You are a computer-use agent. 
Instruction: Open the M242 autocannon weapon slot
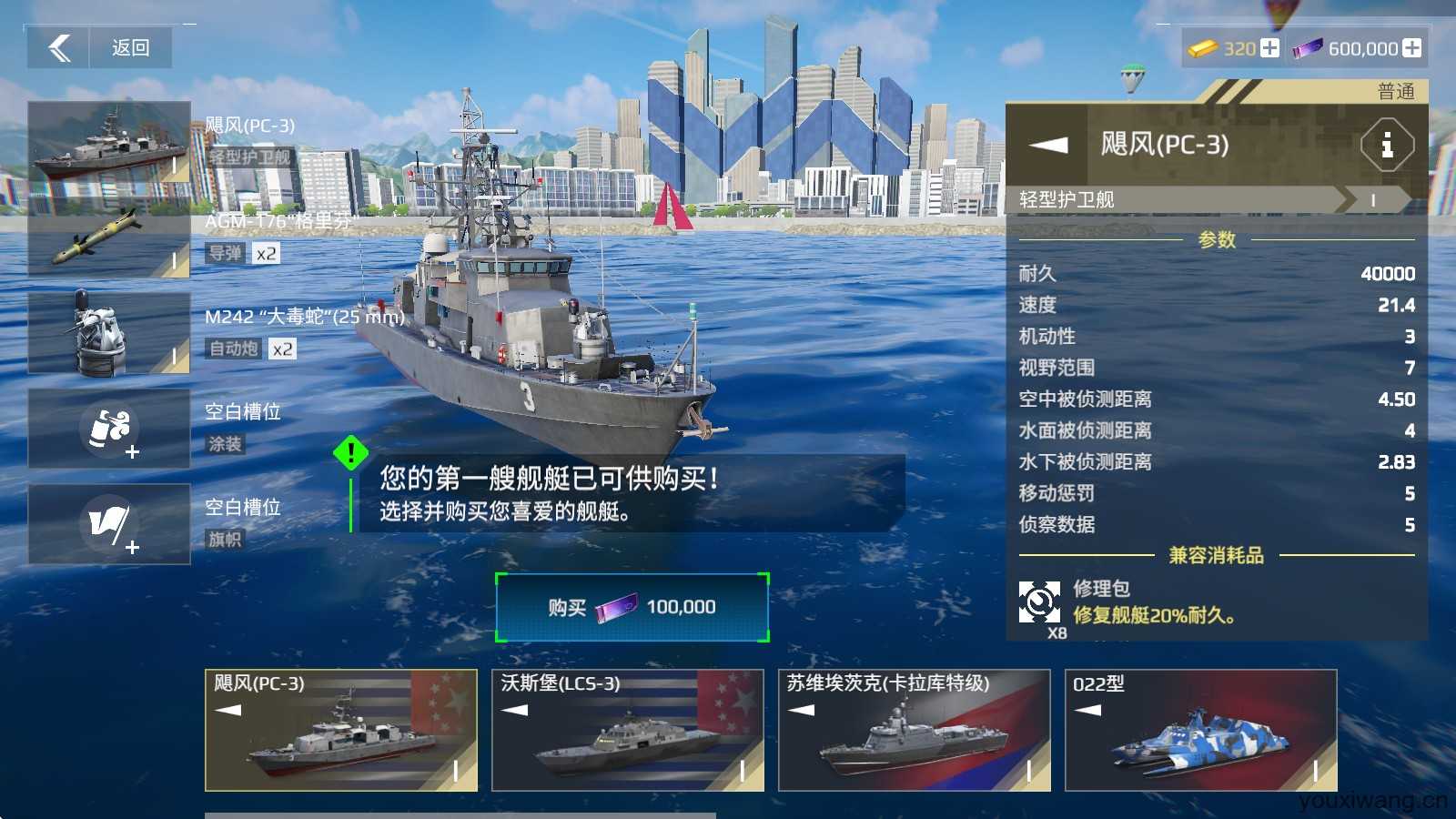109,333
